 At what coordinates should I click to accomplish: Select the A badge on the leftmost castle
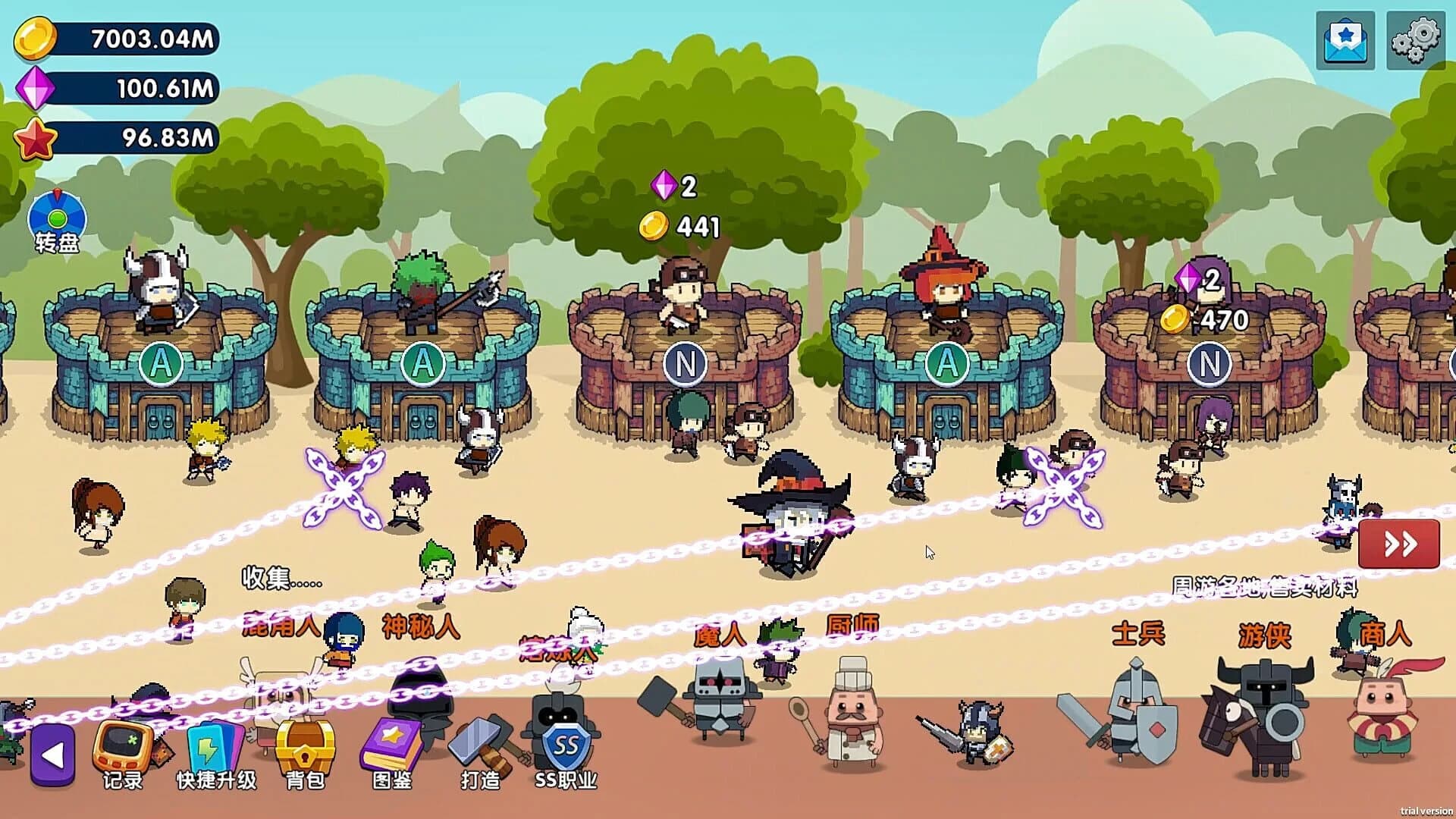click(160, 364)
